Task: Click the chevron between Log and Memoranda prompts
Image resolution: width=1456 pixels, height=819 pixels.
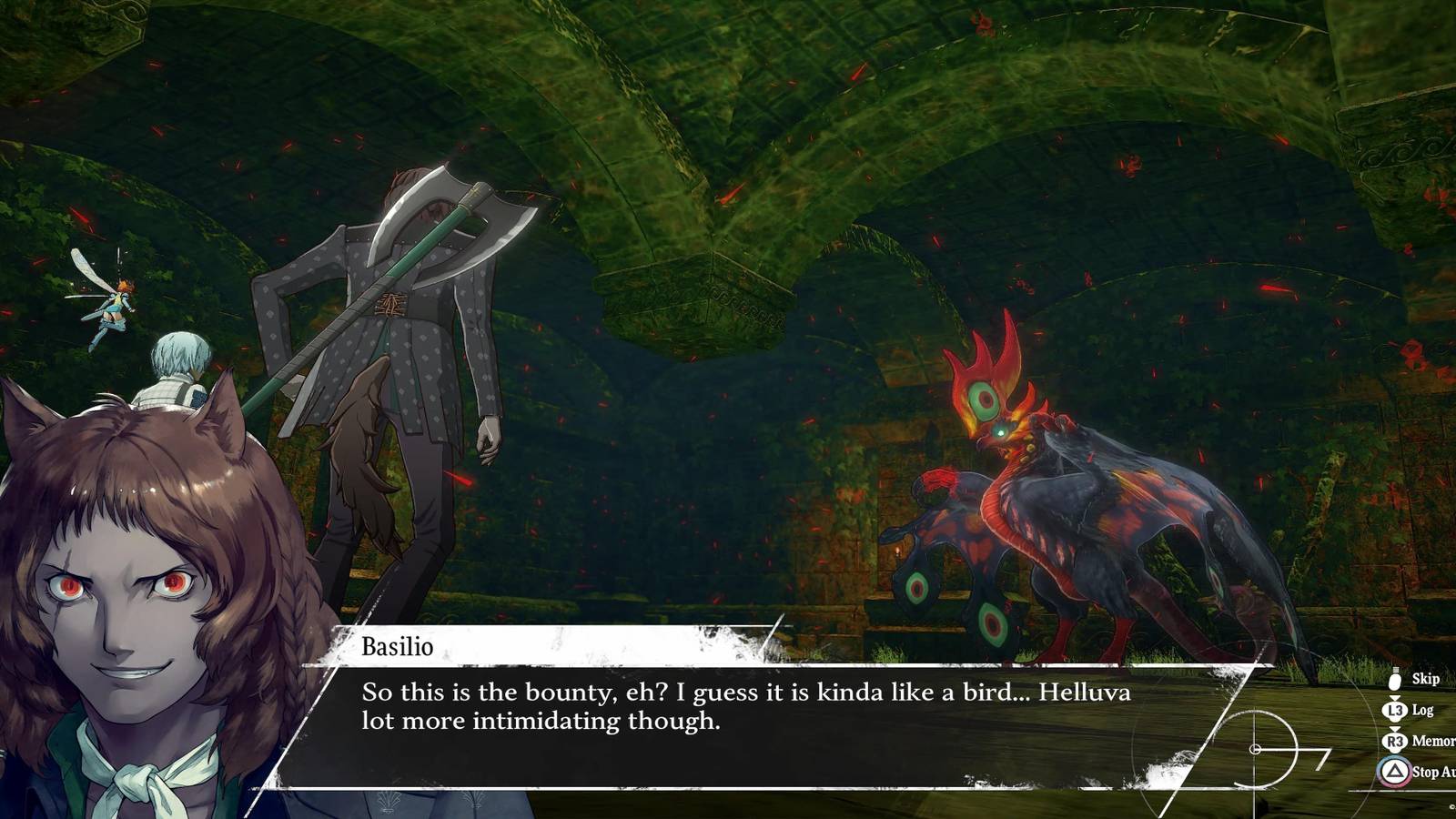Action: (1394, 728)
